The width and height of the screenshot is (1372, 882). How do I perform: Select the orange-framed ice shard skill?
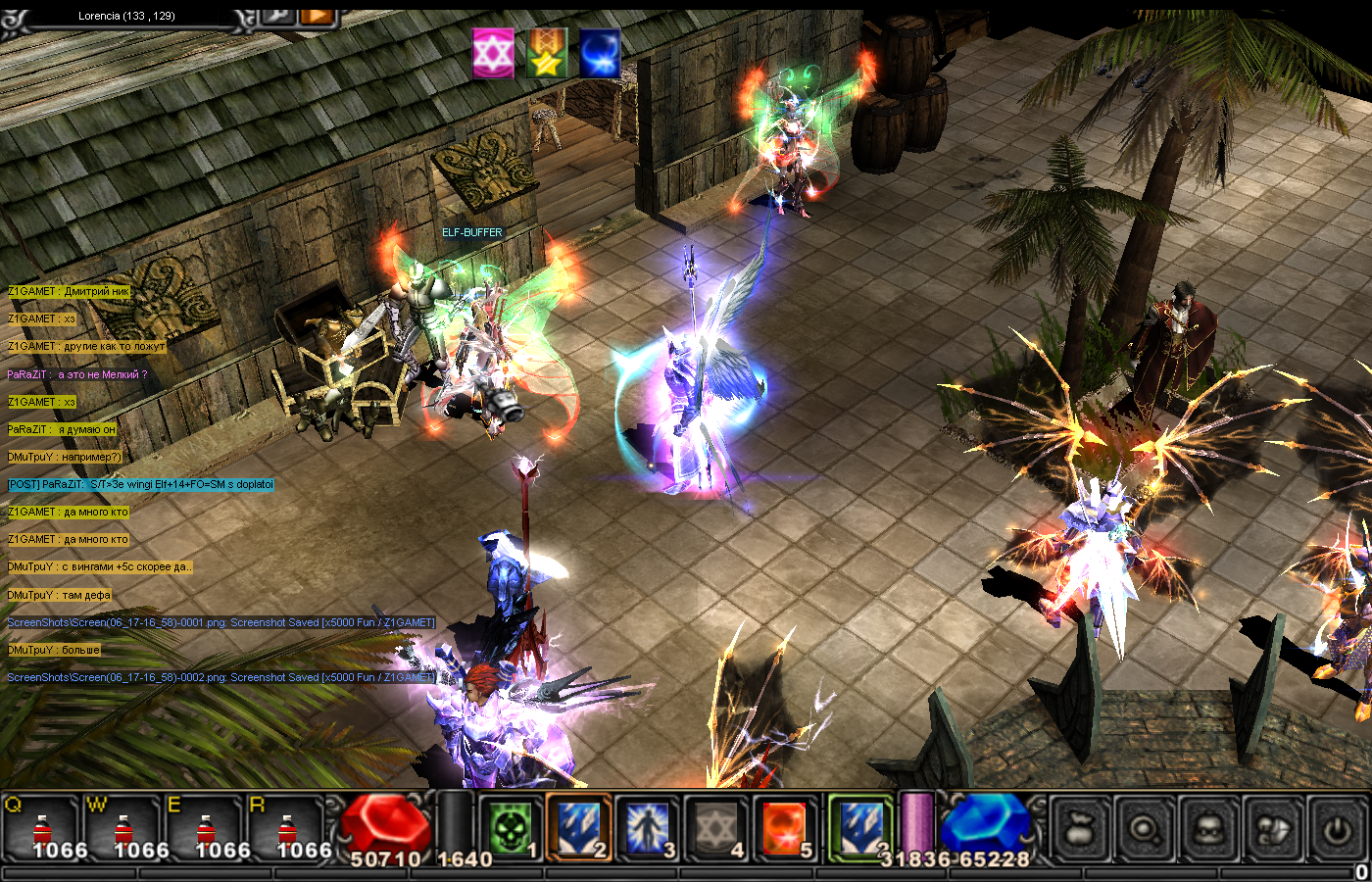(x=579, y=828)
